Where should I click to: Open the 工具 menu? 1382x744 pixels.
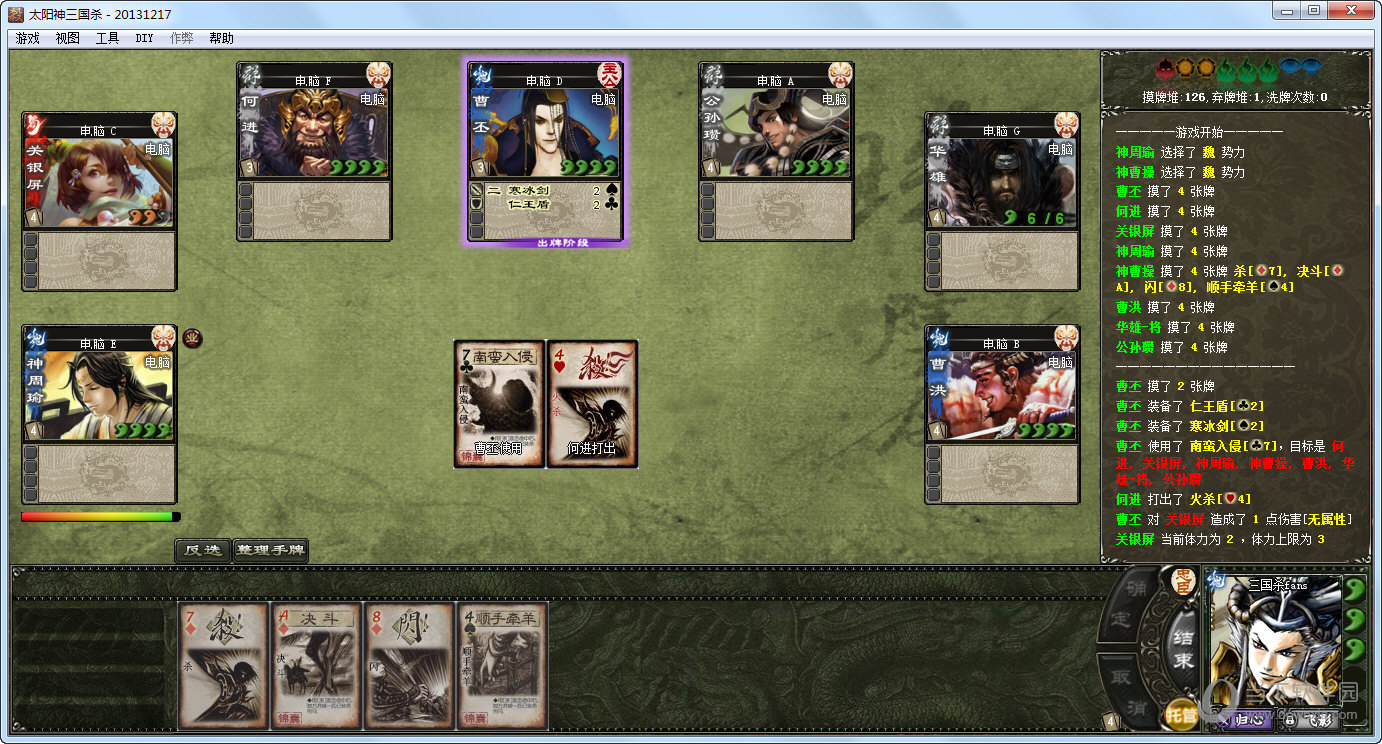pos(107,38)
